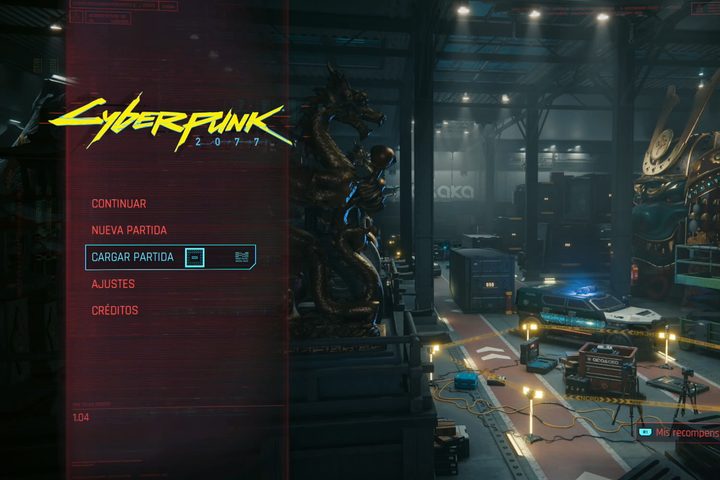The image size is (720, 480).
Task: Select Continuar to resume the game
Action: (x=119, y=204)
